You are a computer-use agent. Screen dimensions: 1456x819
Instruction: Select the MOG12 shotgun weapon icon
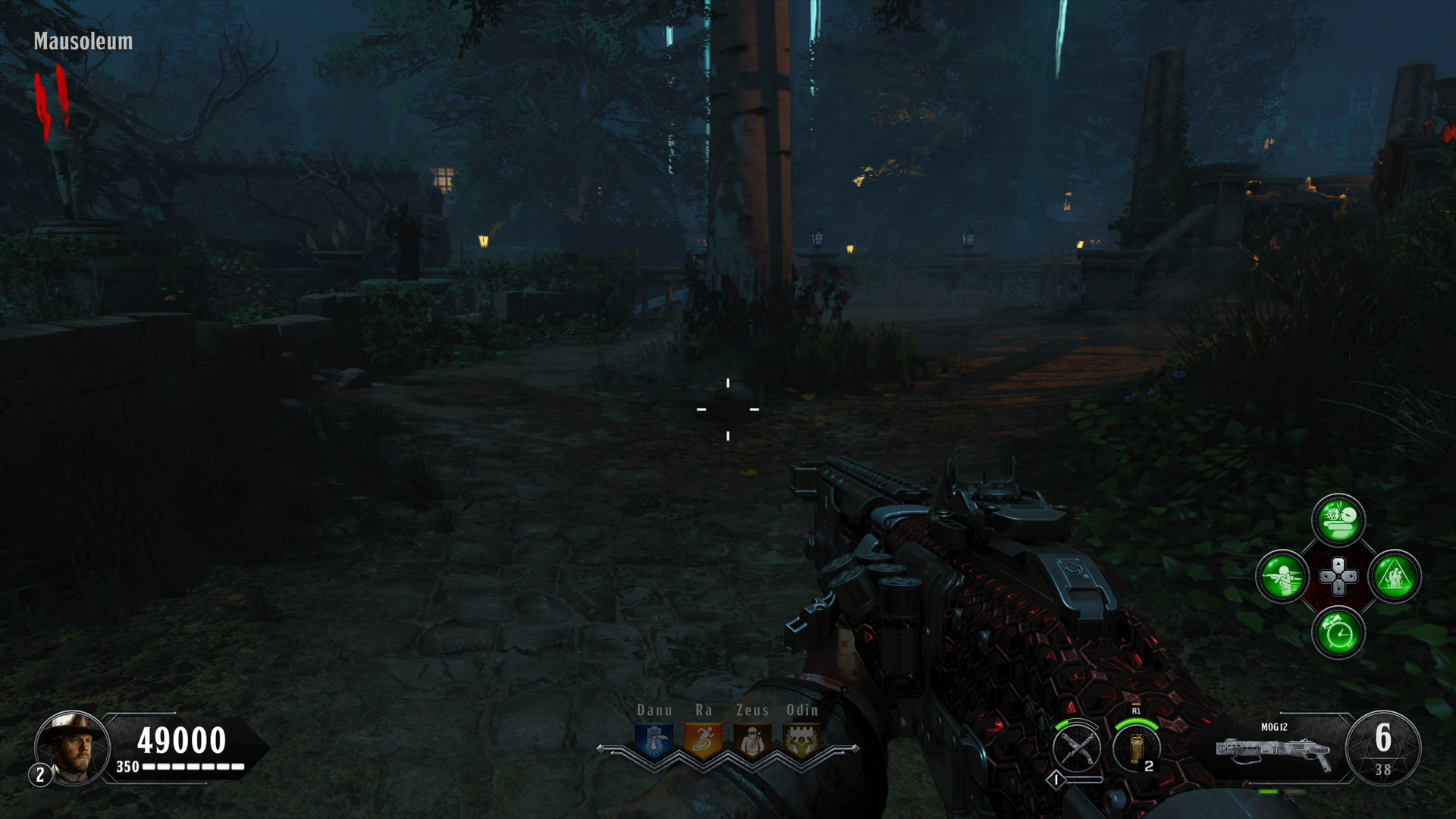[1273, 752]
